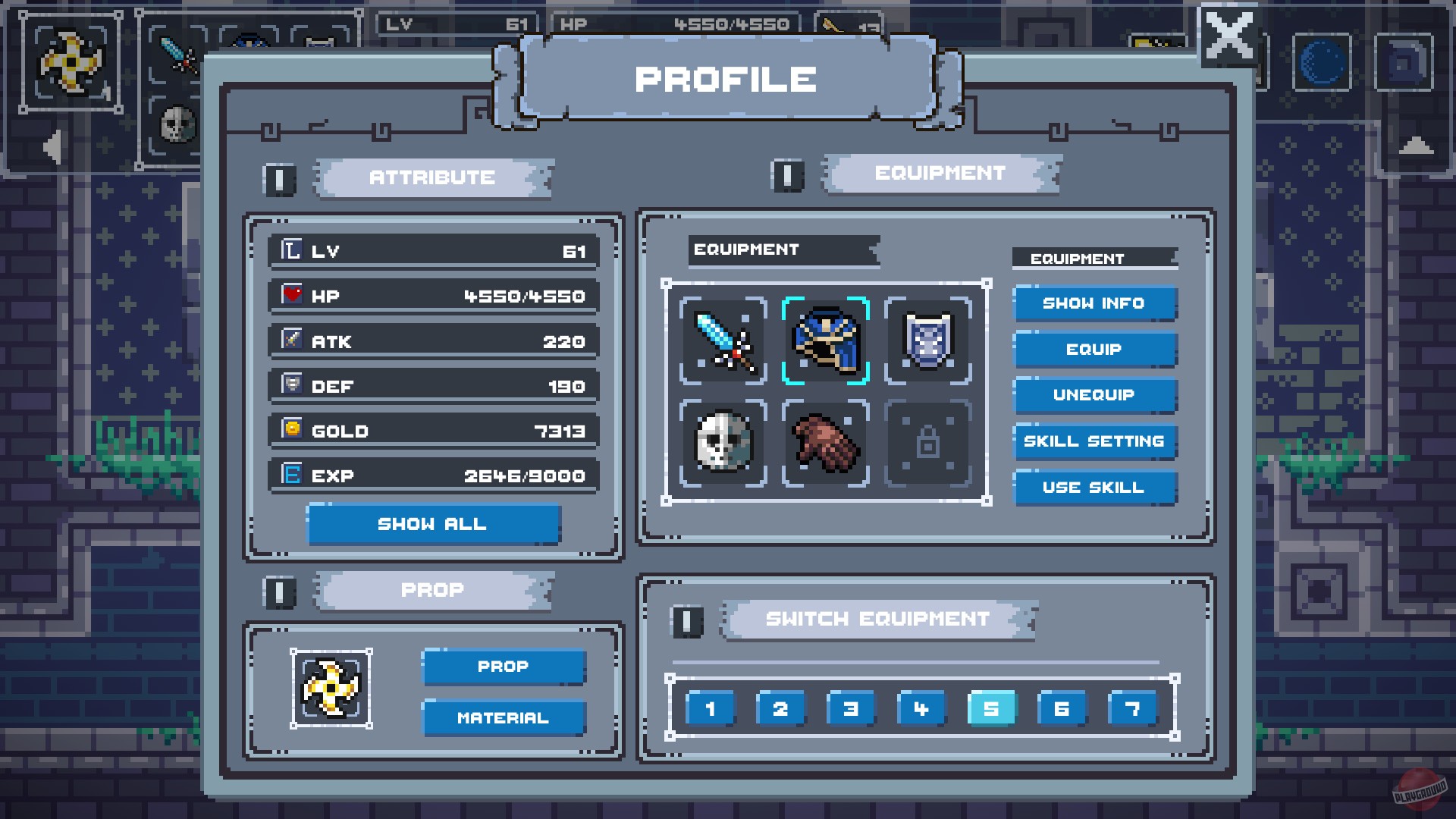Viewport: 1456px width, 819px height.
Task: Click the EXP progress bar
Action: [x=433, y=475]
